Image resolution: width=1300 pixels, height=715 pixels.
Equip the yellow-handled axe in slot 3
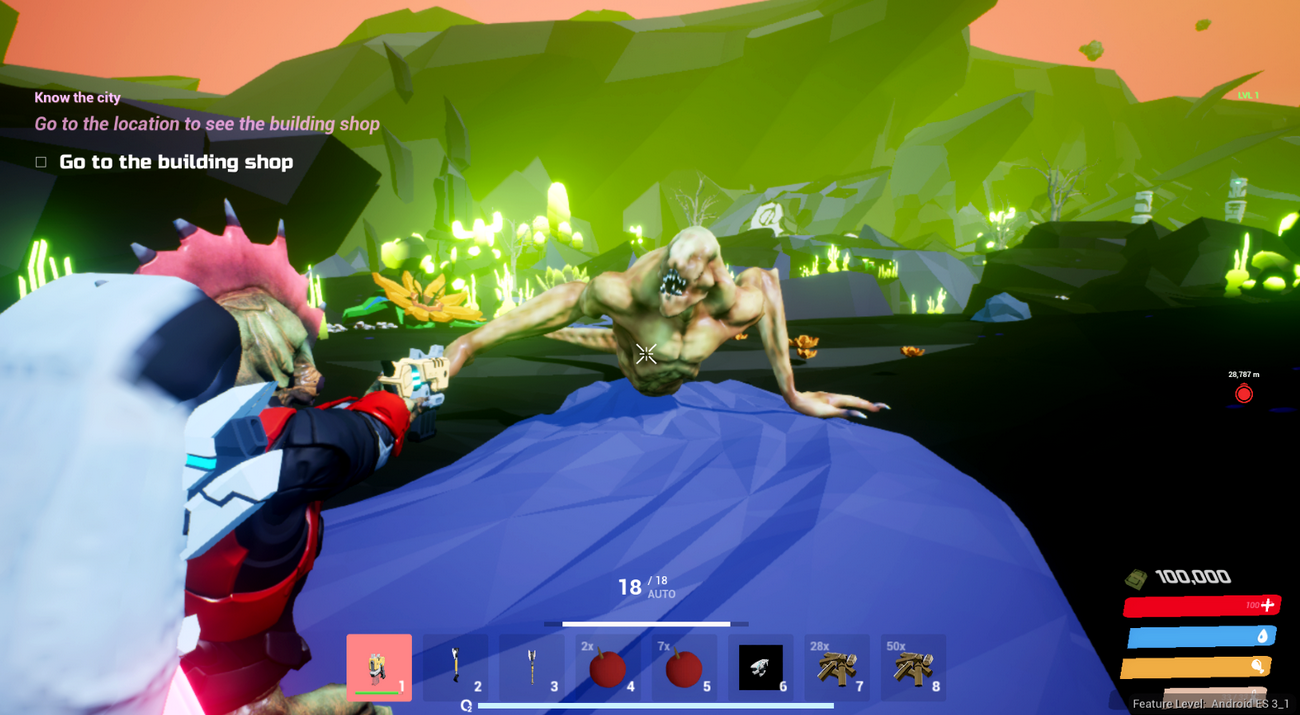click(531, 667)
